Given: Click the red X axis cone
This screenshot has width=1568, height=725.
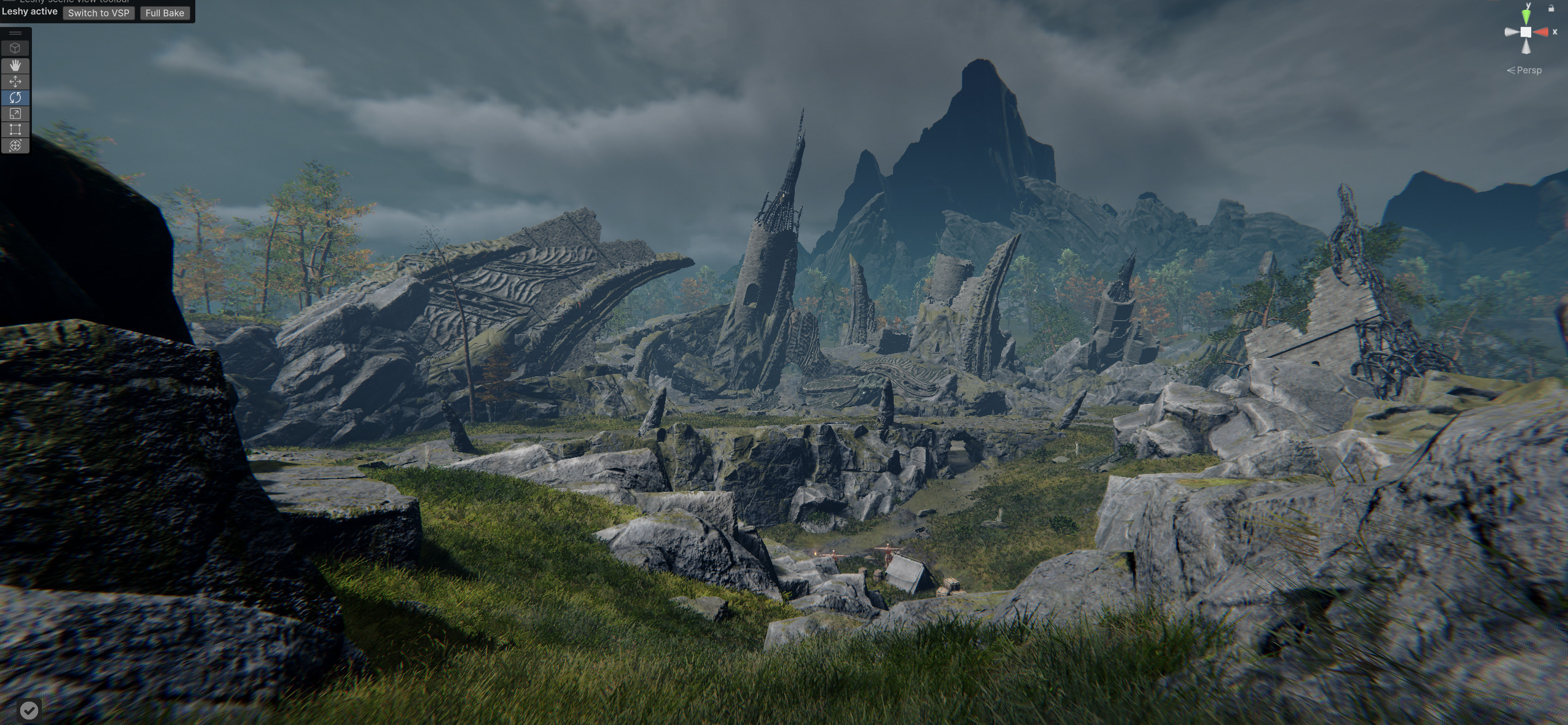Looking at the screenshot, I should pos(1542,32).
